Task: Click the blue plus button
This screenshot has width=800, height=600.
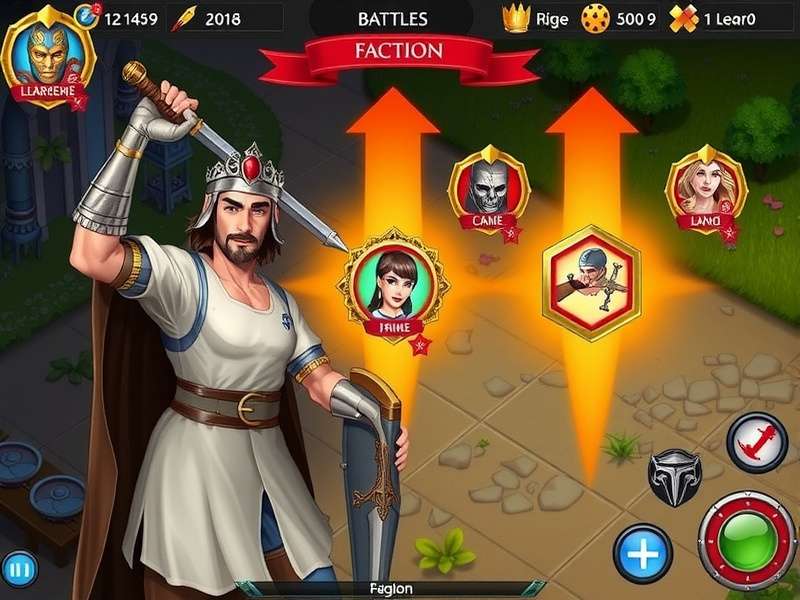Action: coord(642,552)
